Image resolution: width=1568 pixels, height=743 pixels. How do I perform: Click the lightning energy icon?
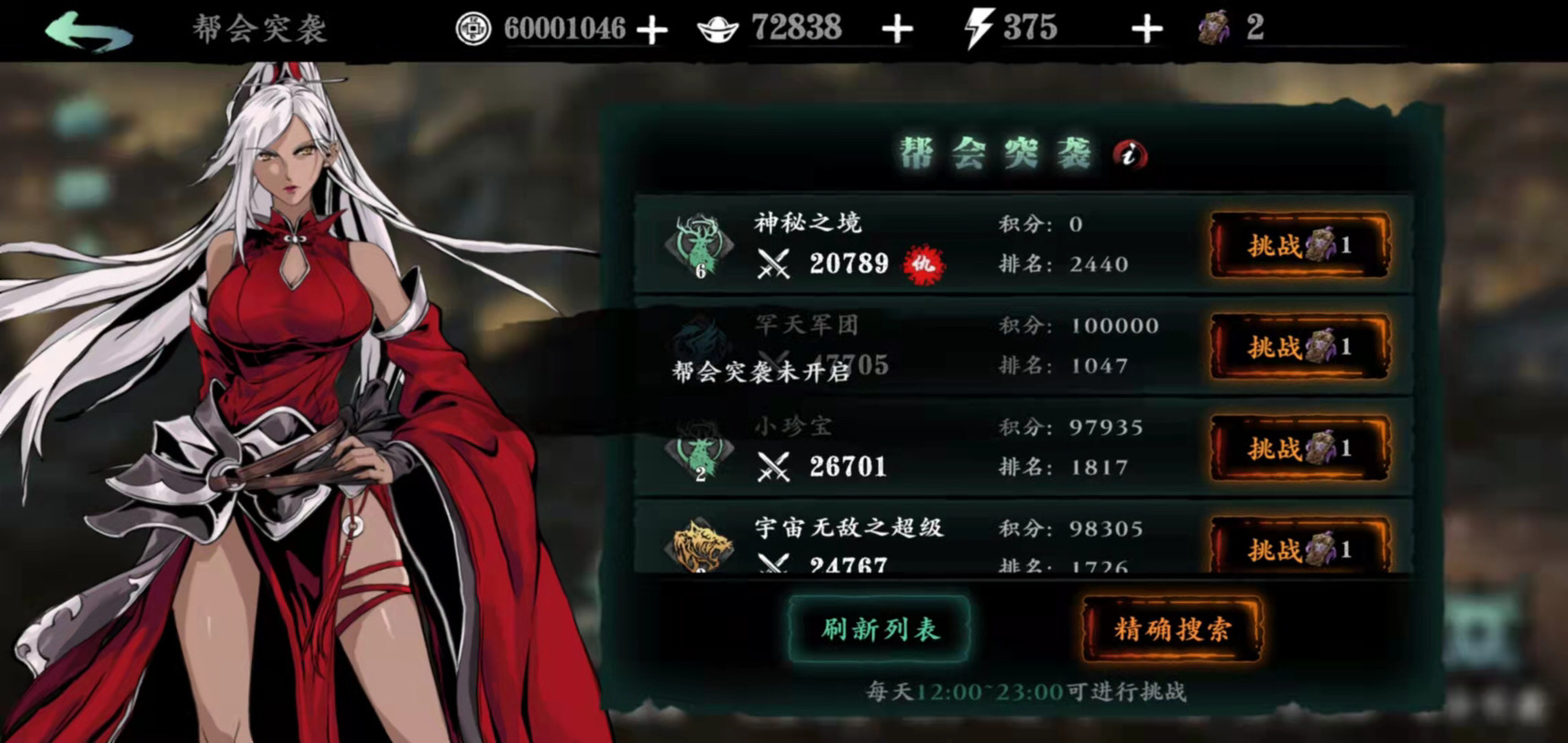(x=978, y=27)
